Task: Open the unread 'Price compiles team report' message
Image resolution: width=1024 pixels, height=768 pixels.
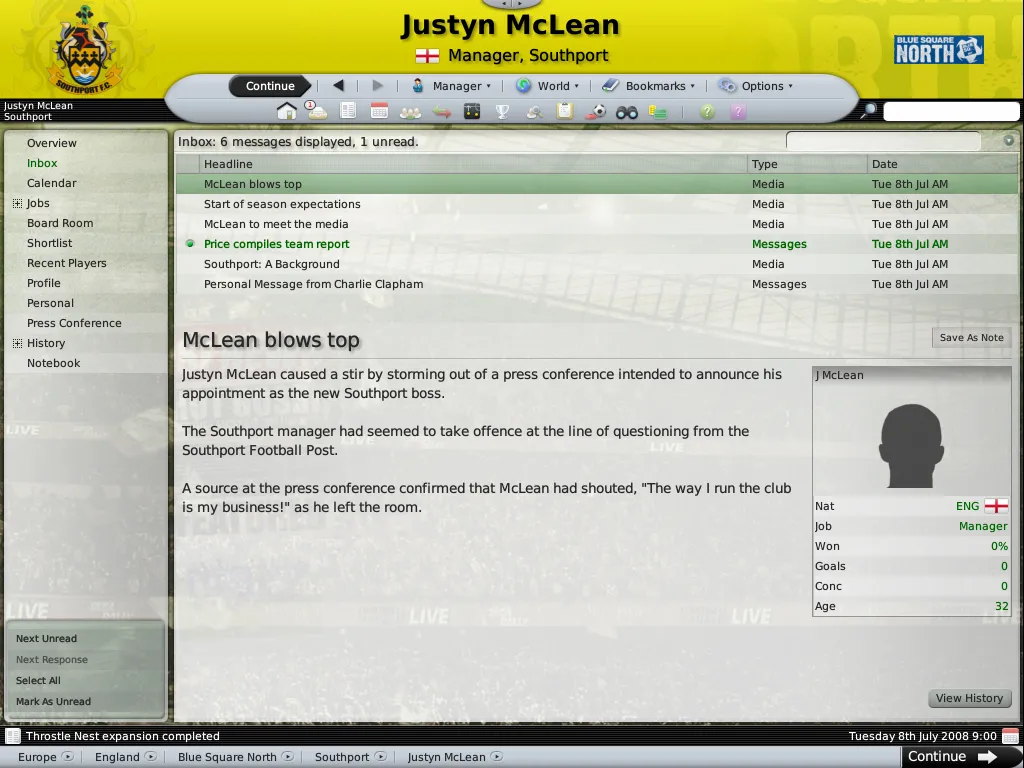Action: (277, 244)
